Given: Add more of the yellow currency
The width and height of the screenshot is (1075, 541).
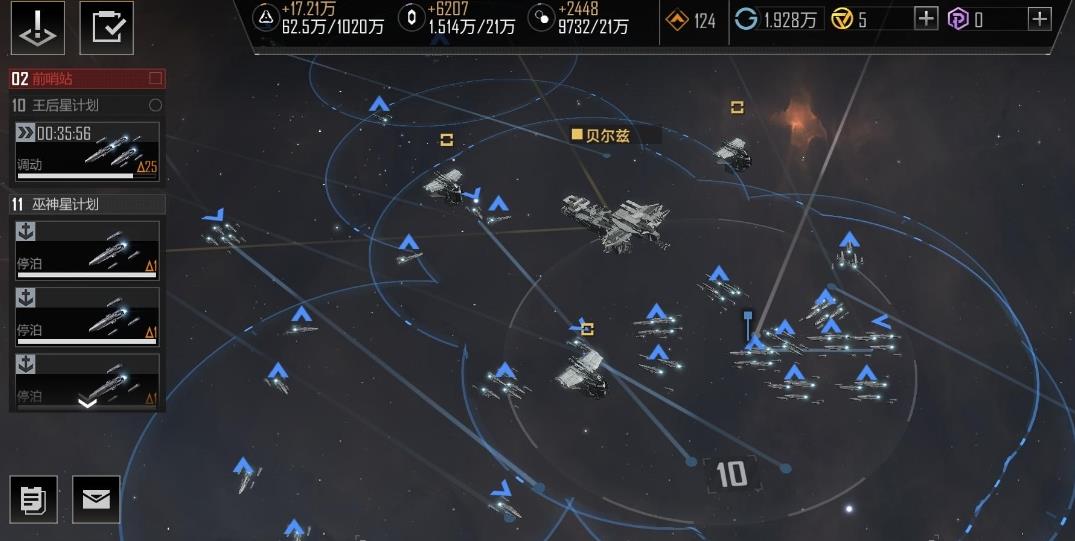Looking at the screenshot, I should (x=926, y=18).
